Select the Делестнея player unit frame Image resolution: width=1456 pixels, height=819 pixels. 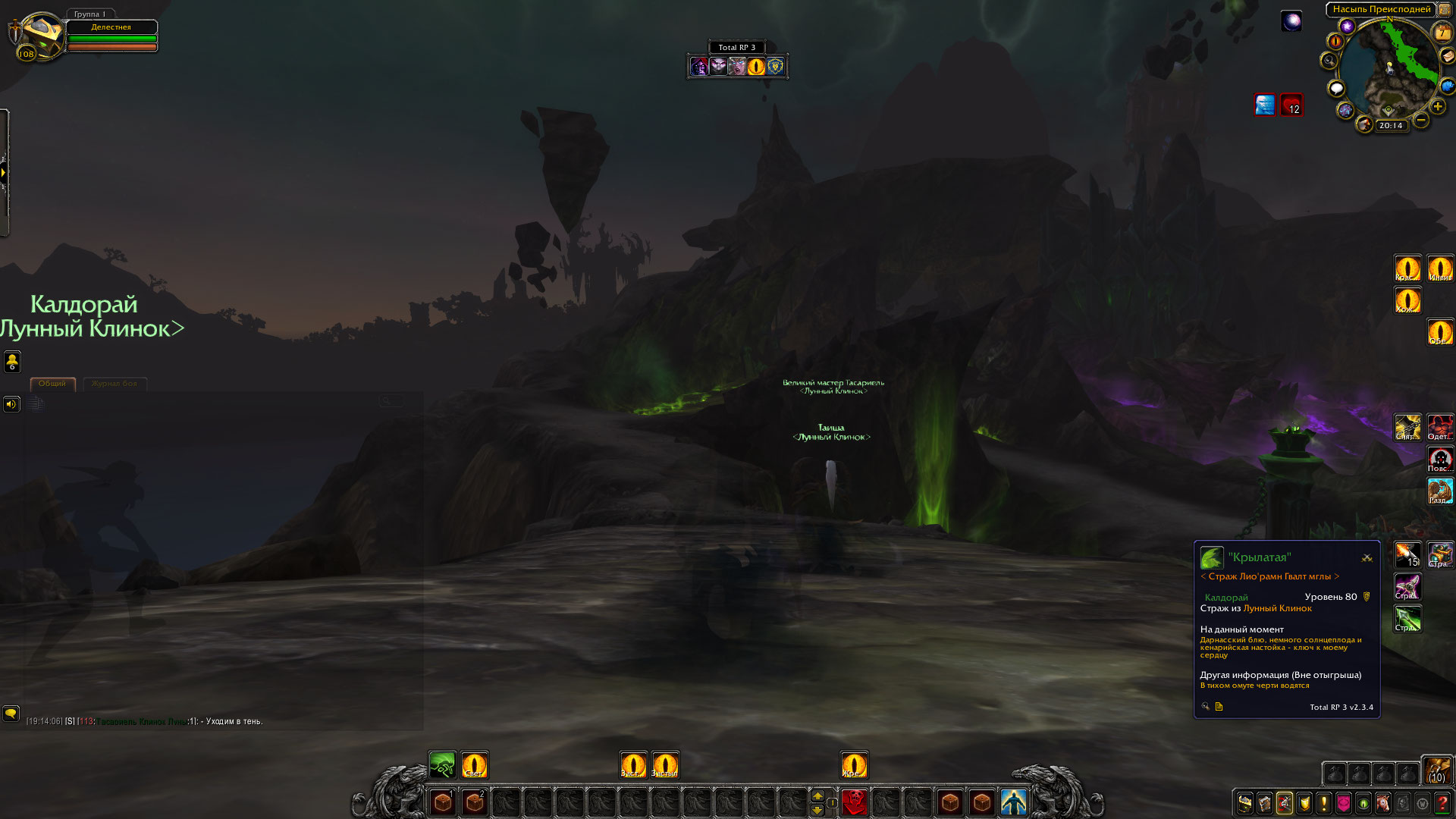[111, 36]
